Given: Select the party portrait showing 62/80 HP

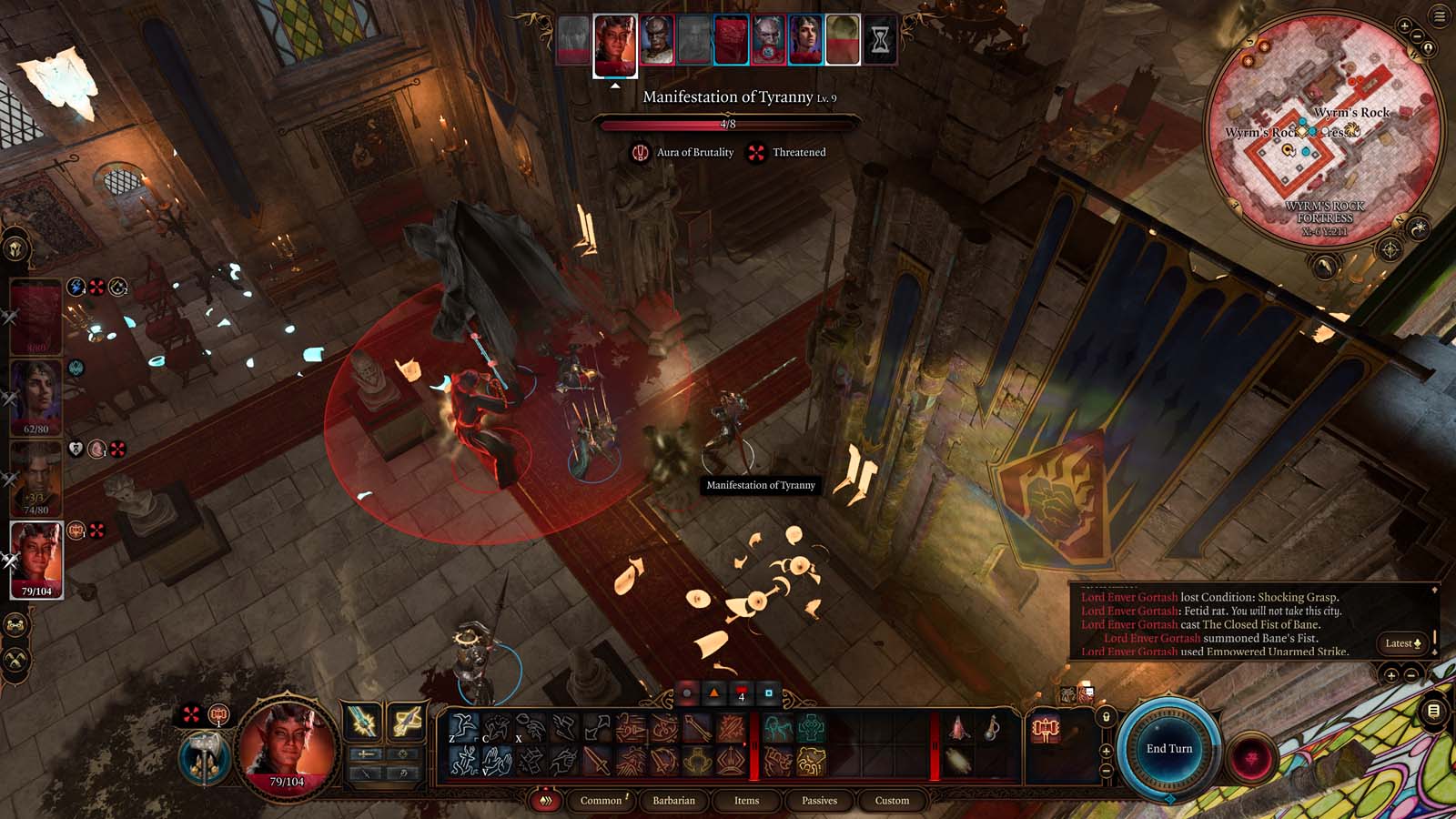Looking at the screenshot, I should point(38,393).
